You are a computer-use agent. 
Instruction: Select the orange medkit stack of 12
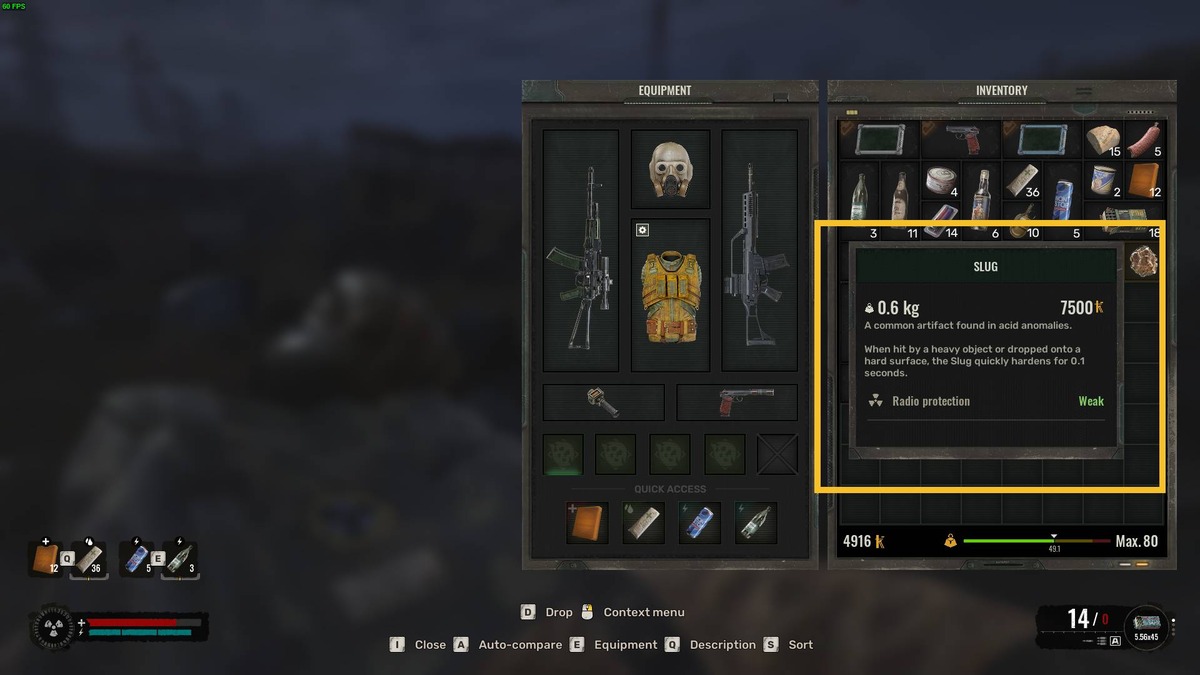1144,182
